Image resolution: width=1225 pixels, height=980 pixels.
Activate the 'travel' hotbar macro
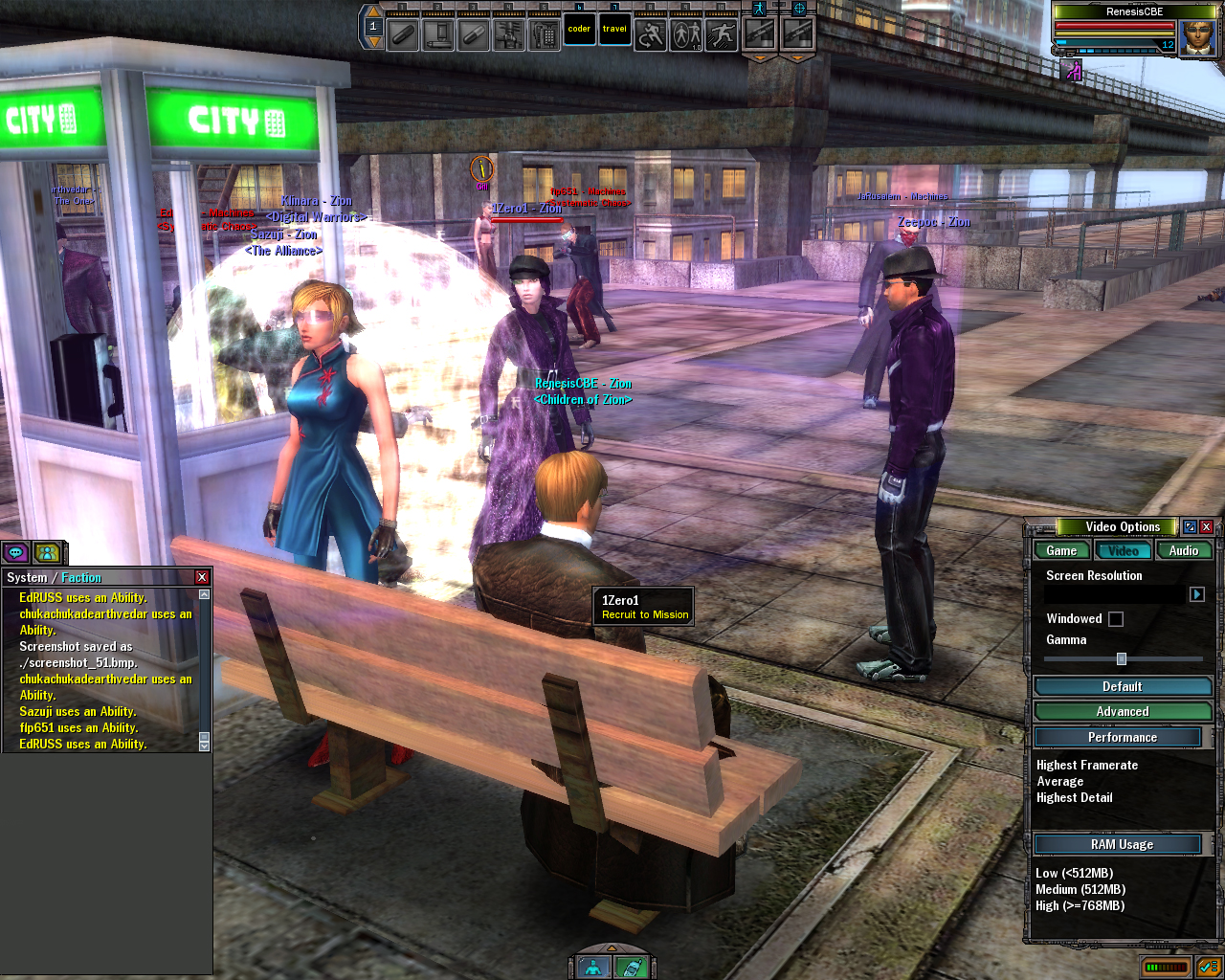(x=614, y=30)
